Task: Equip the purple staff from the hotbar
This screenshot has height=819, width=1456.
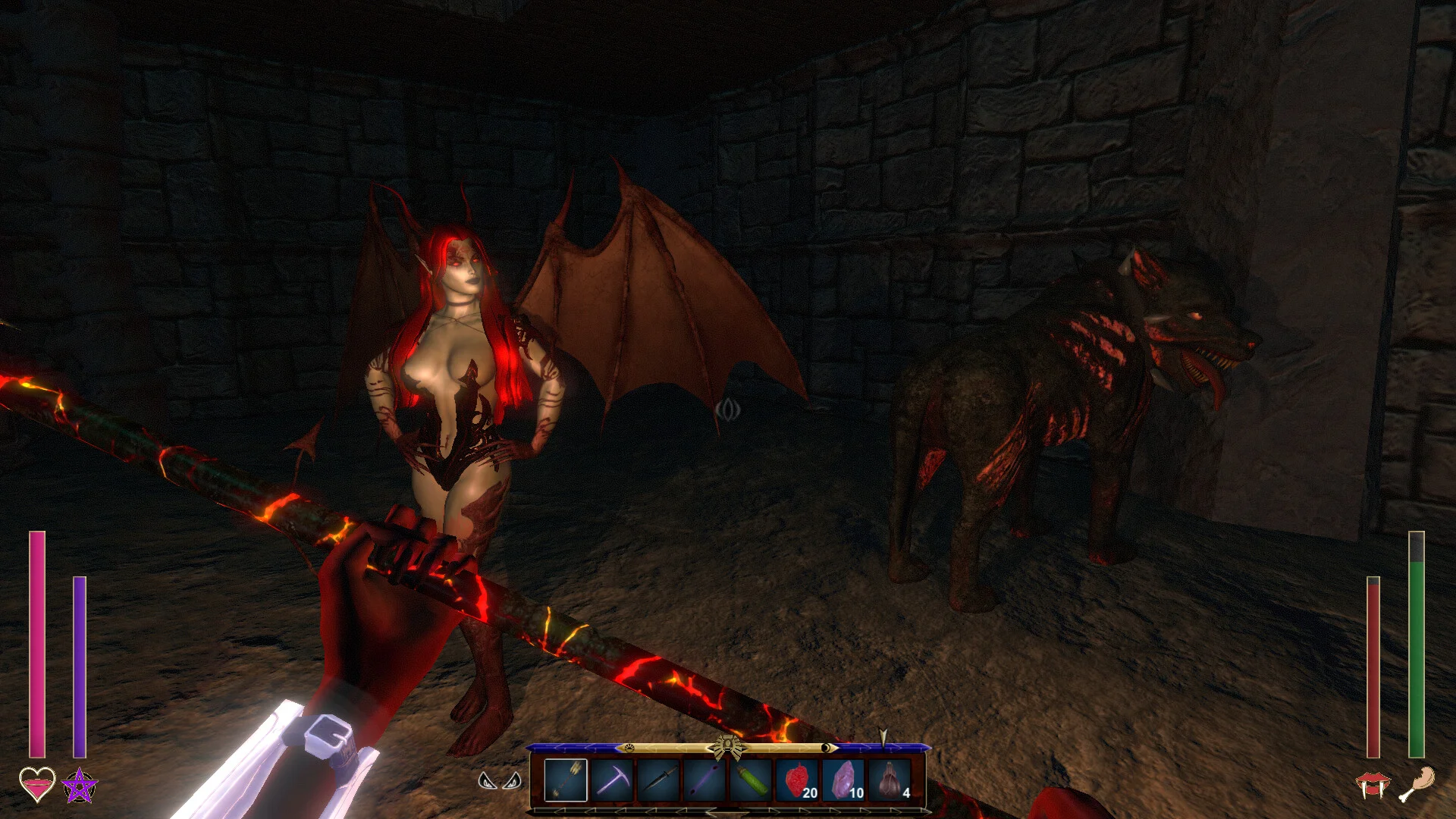Action: click(x=704, y=780)
